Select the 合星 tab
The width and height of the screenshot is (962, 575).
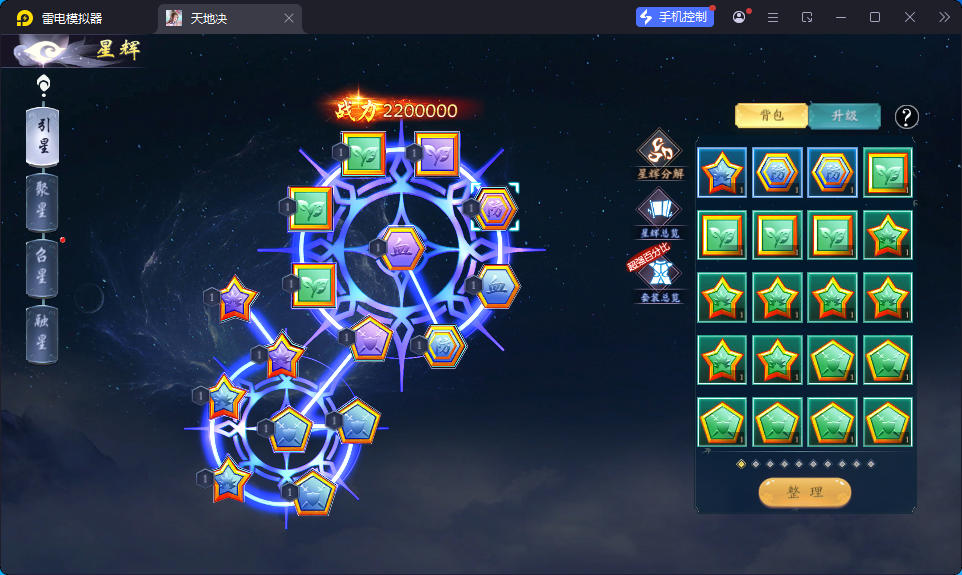point(42,268)
